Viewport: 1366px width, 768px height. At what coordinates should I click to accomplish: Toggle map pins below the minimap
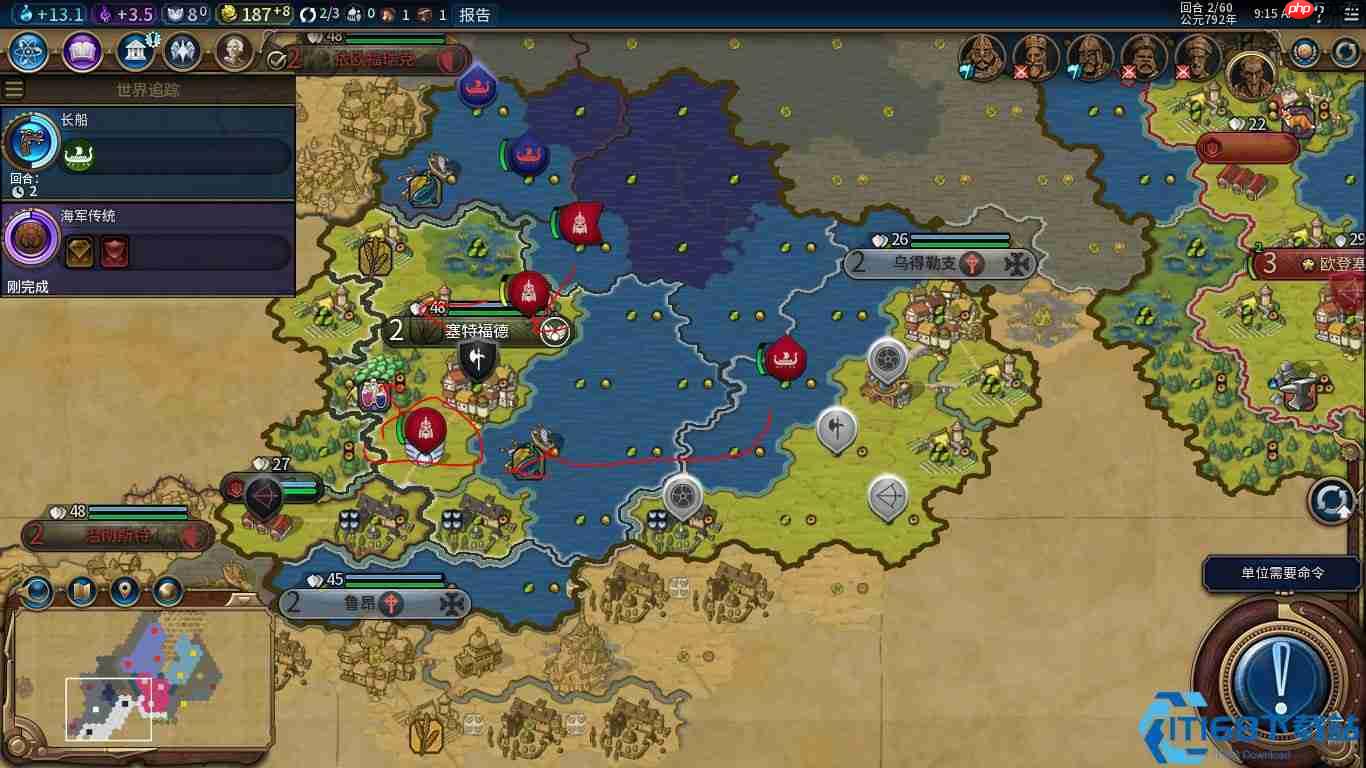tap(123, 592)
